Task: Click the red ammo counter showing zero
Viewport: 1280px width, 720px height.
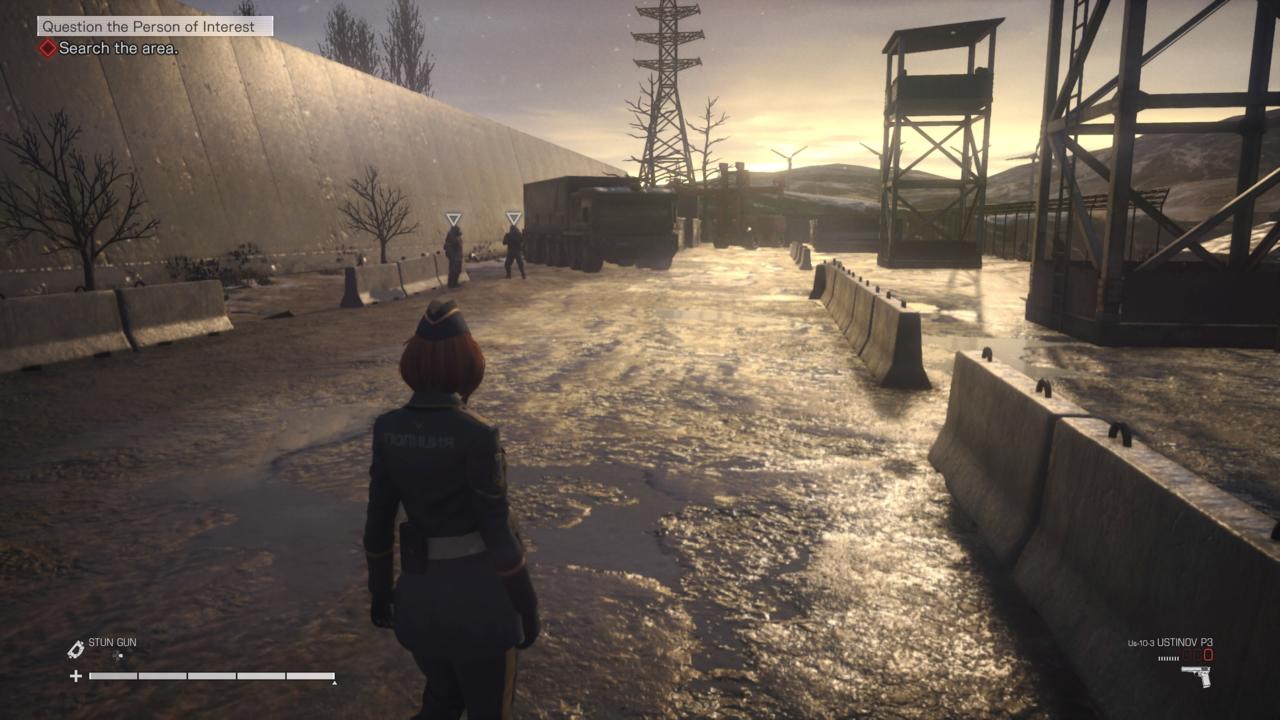Action: [x=1206, y=654]
